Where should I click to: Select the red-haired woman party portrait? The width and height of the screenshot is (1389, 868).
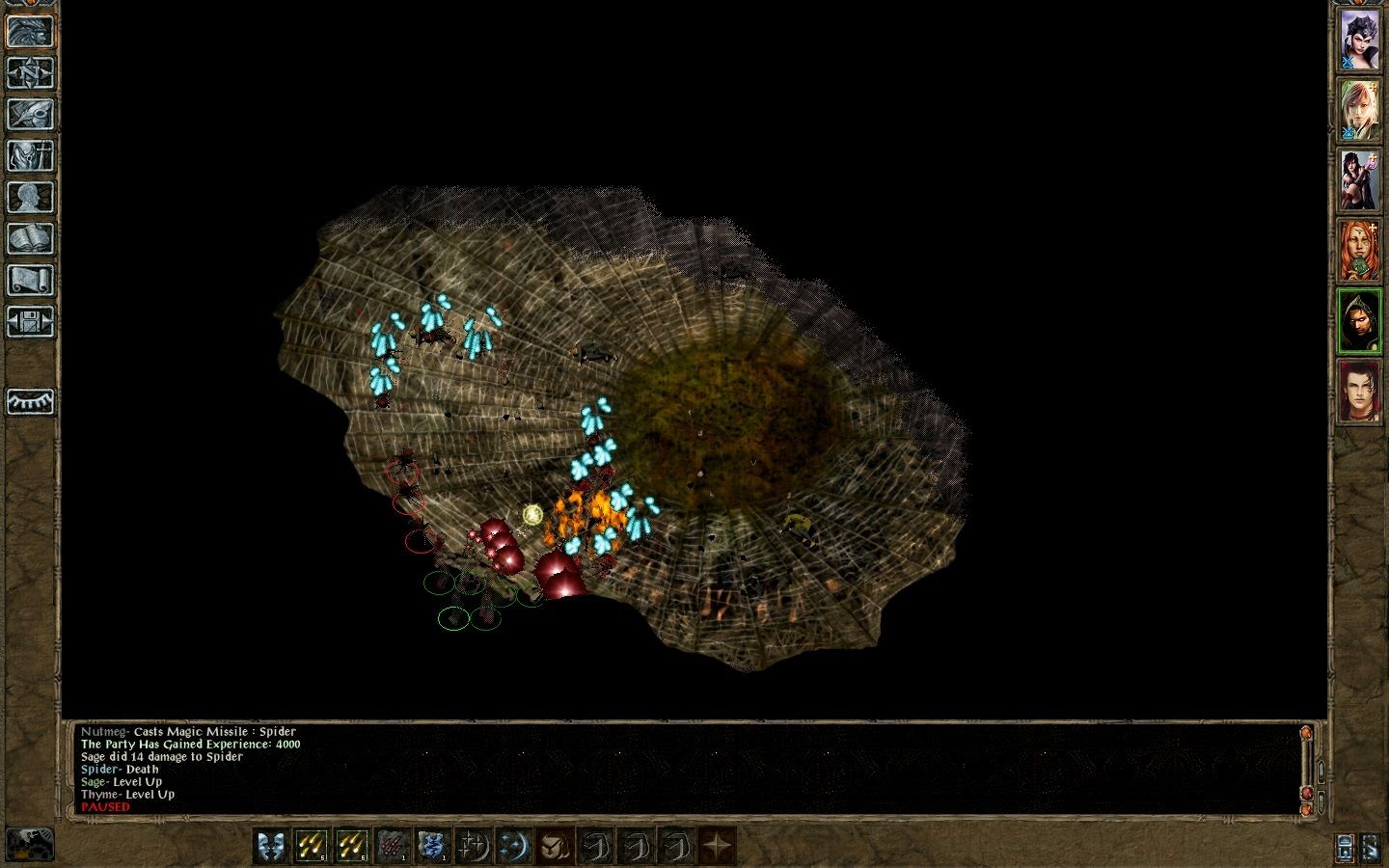coord(1360,250)
